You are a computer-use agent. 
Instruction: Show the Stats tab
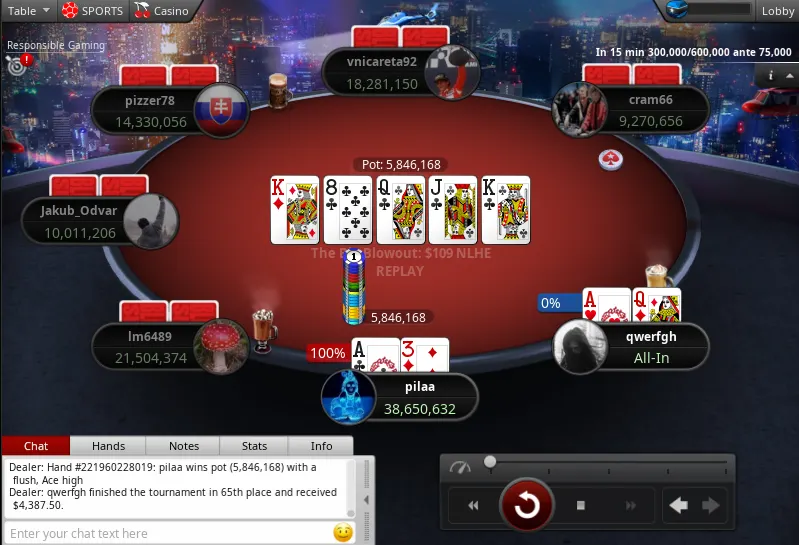pyautogui.click(x=255, y=446)
